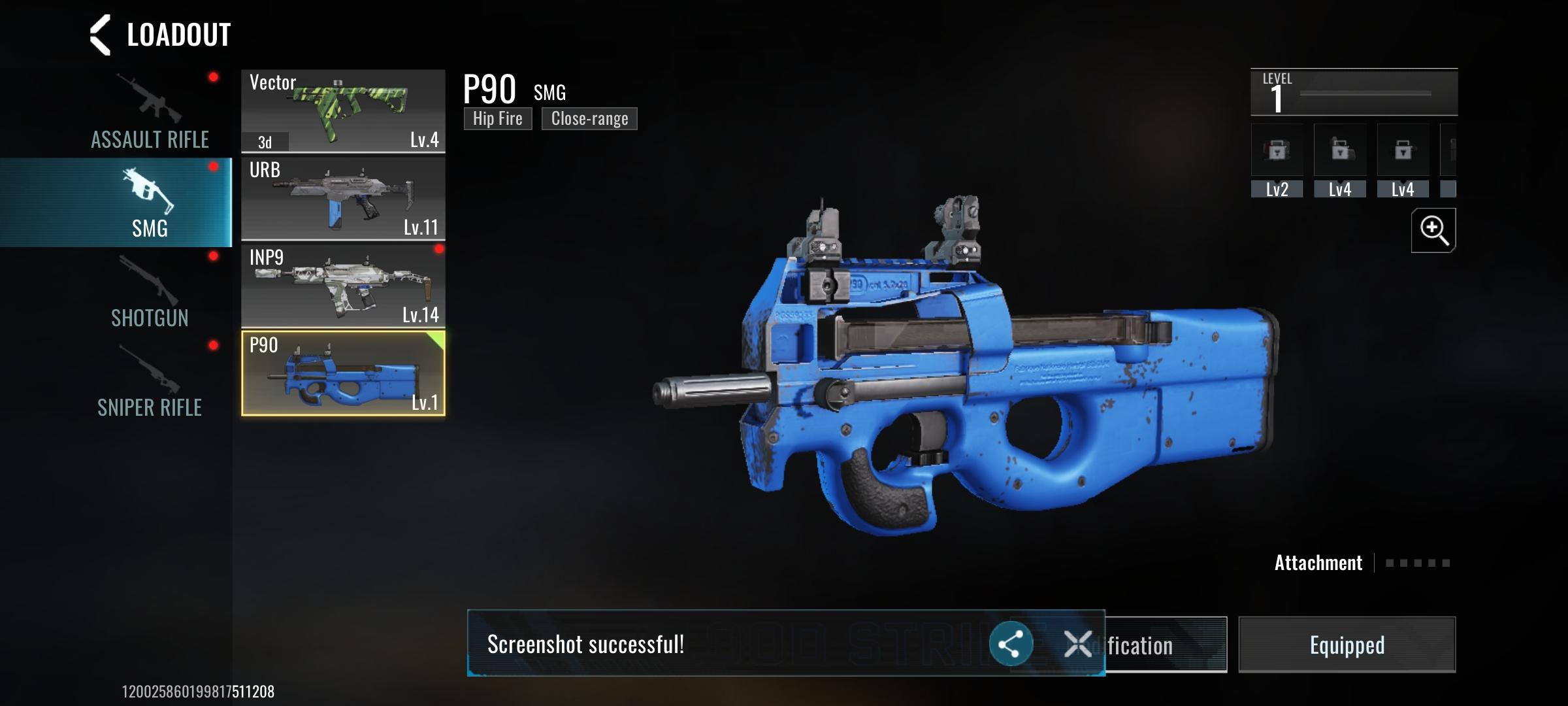Select the SMG weapon category
This screenshot has width=1568, height=706.
click(x=149, y=203)
